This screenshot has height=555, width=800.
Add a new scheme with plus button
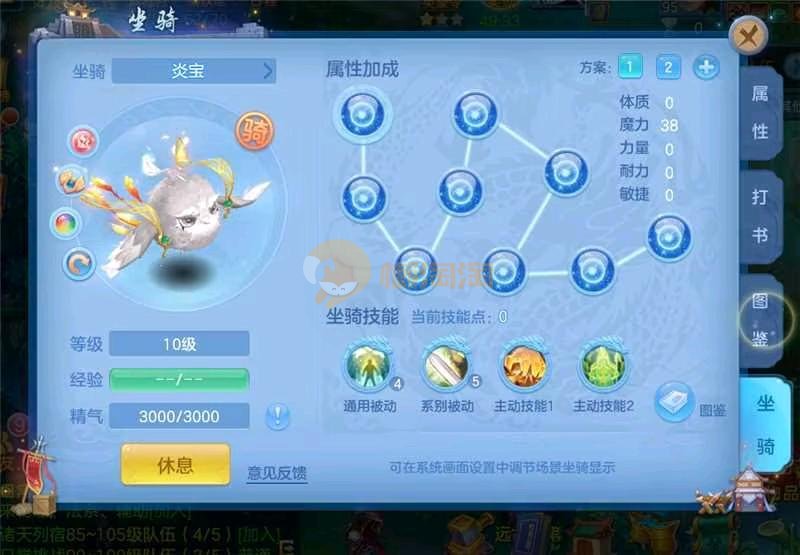click(706, 67)
